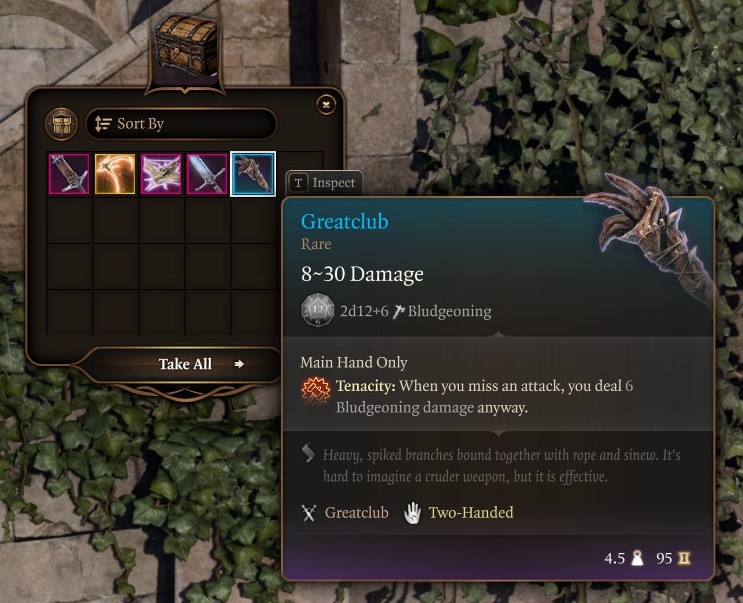743x603 pixels.
Task: Click the Inspect tooltip tab
Action: click(x=322, y=183)
